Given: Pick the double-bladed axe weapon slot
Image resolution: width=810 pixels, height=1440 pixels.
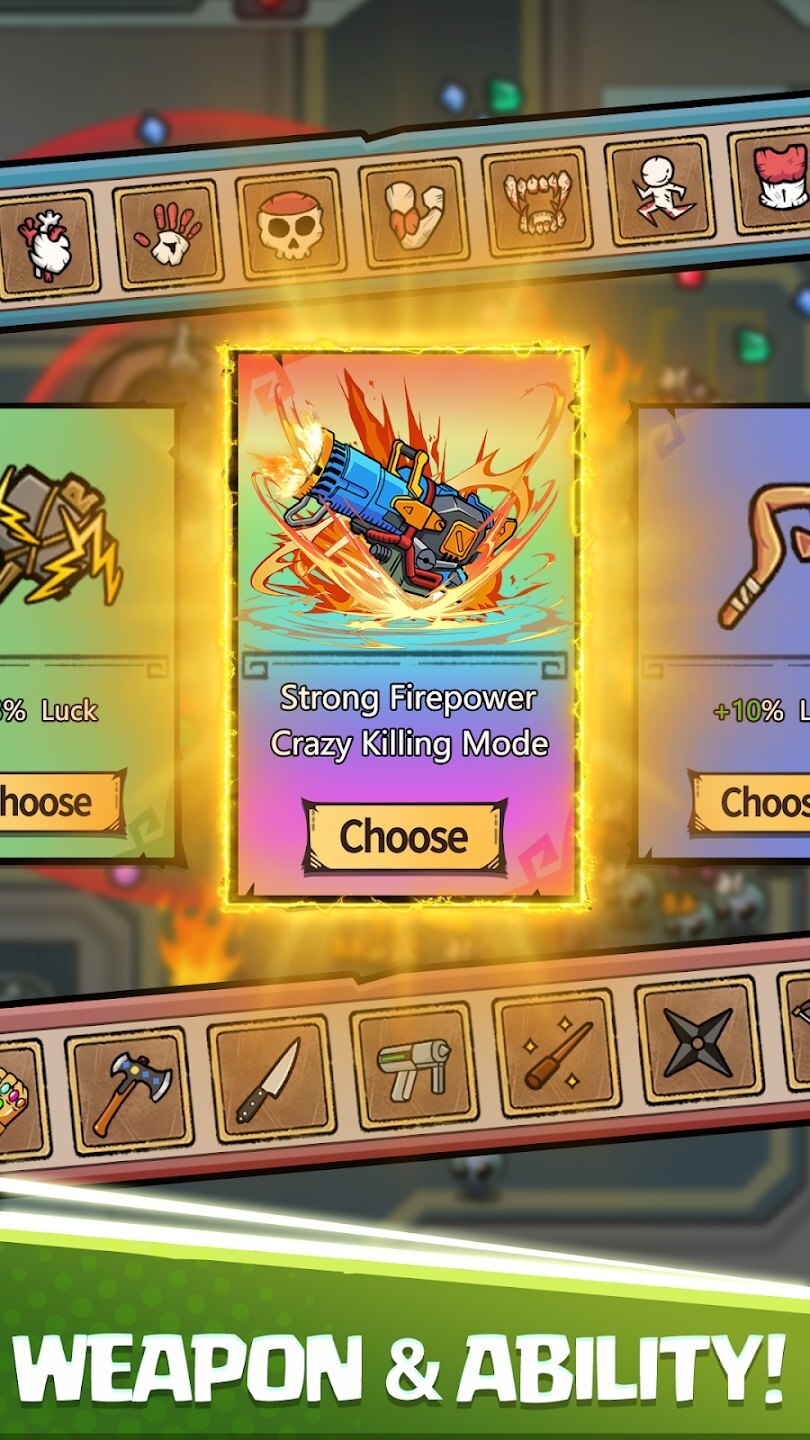Looking at the screenshot, I should tap(129, 1090).
